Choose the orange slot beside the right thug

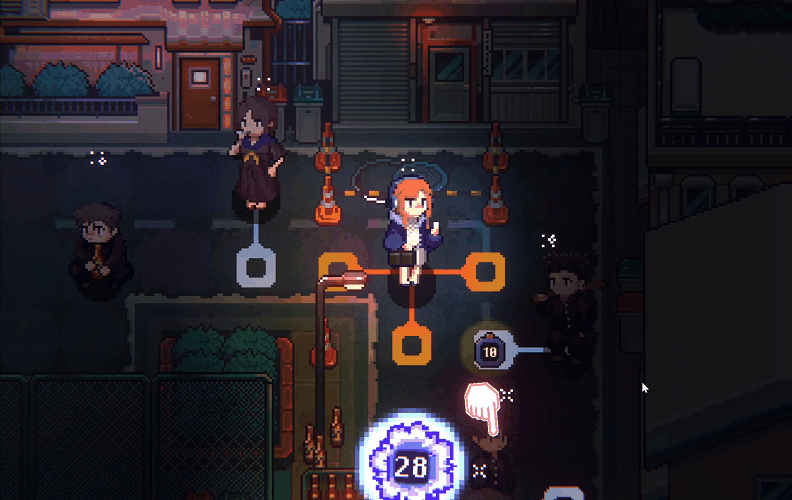485,269
